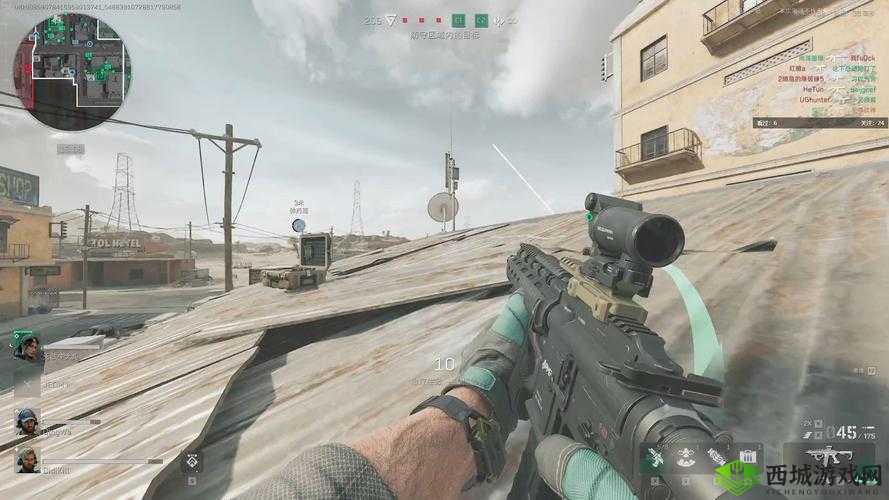The width and height of the screenshot is (889, 500).
Task: Select the top squad member portrait
Action: 26,351
